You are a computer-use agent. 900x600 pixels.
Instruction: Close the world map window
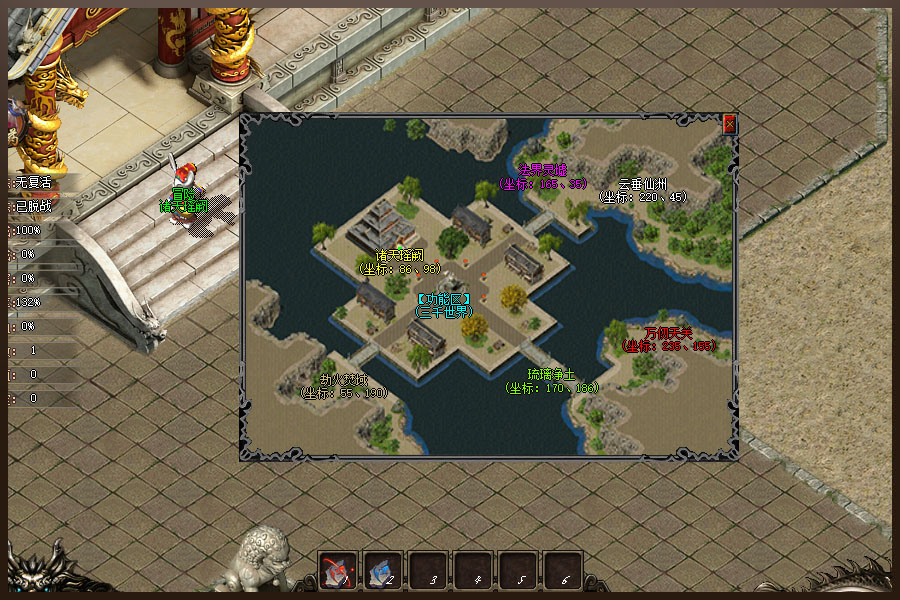click(729, 124)
